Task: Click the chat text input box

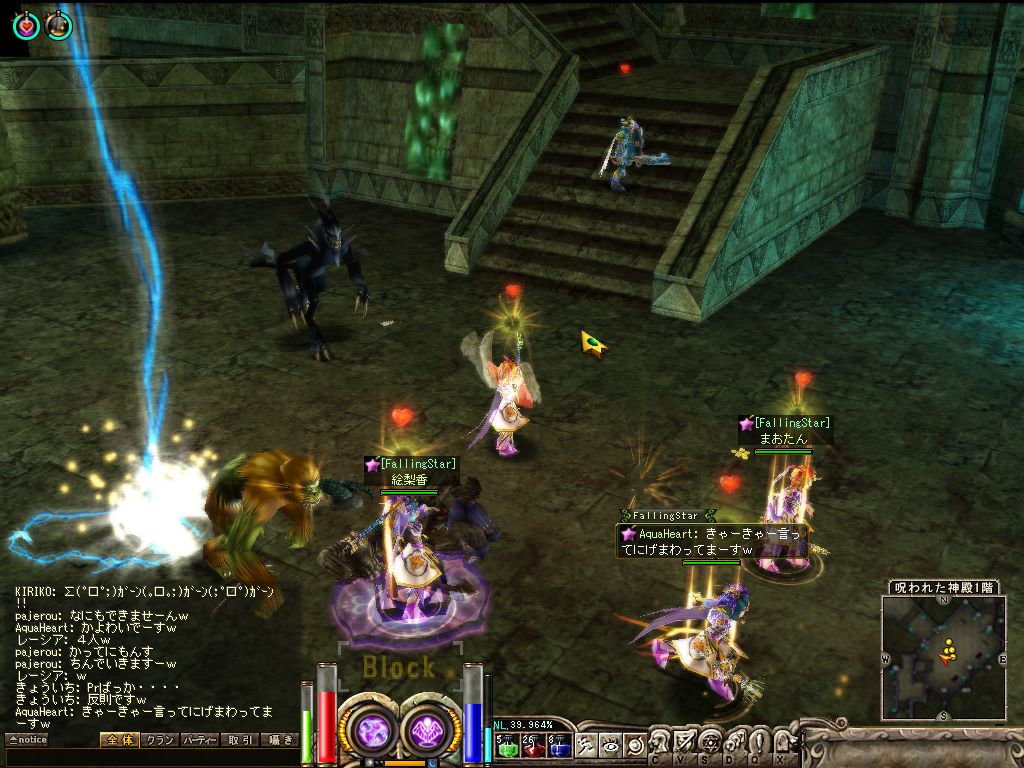Action: tap(150, 758)
